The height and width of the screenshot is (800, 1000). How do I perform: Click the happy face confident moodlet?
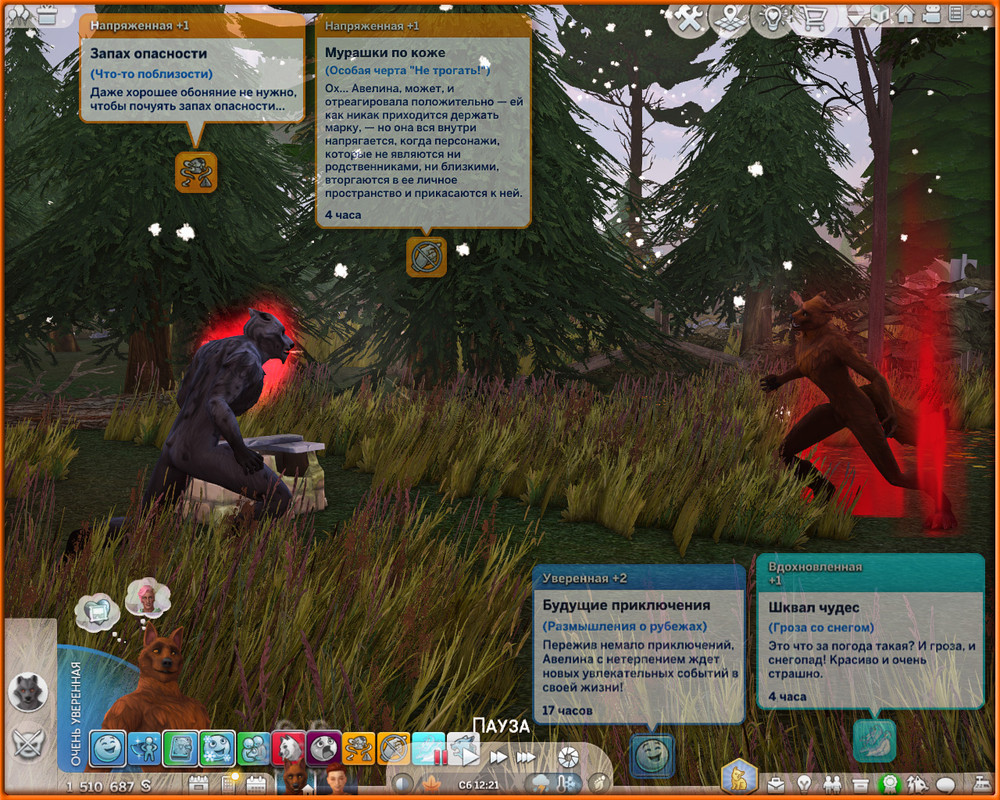coord(107,748)
